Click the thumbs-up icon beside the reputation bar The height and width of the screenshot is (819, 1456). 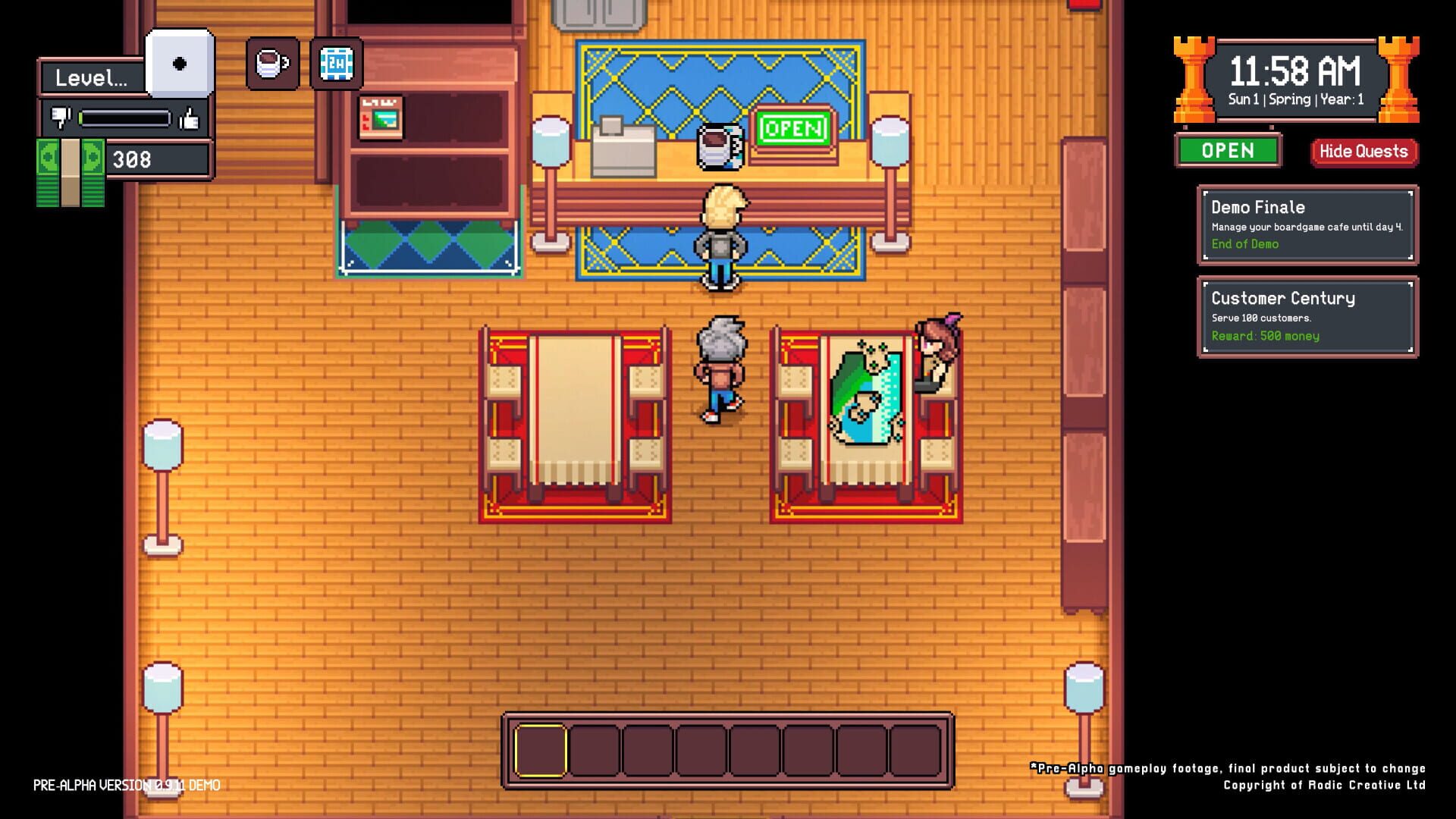[x=190, y=118]
